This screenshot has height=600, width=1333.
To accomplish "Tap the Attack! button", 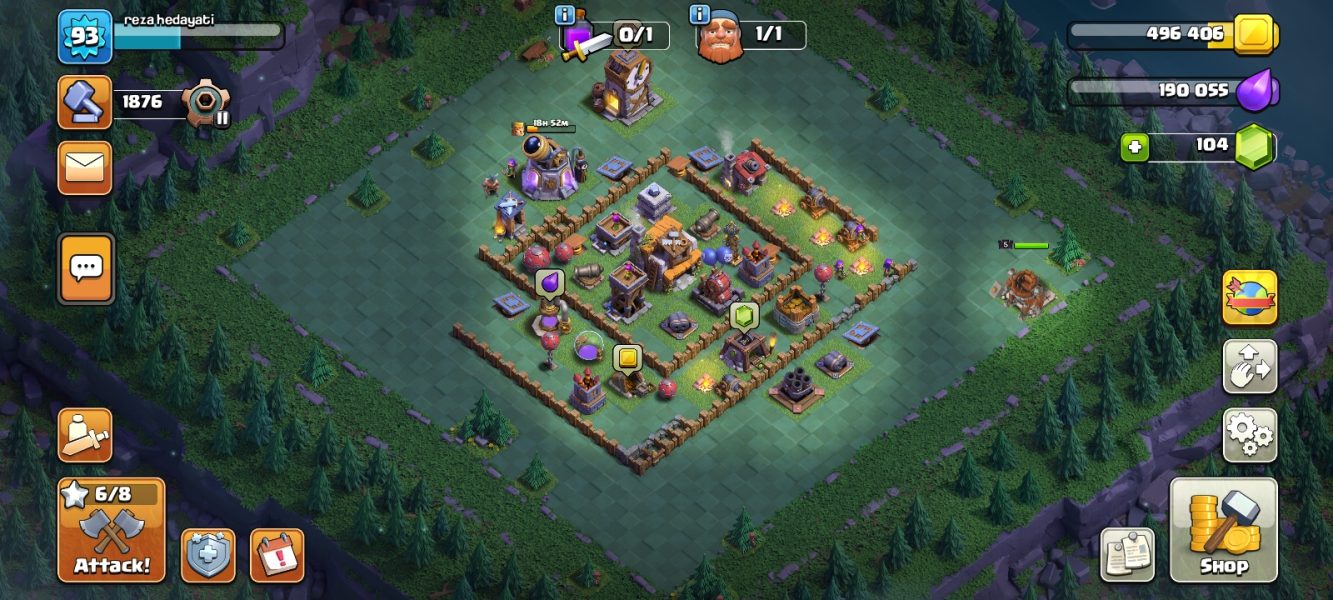I will (x=111, y=530).
